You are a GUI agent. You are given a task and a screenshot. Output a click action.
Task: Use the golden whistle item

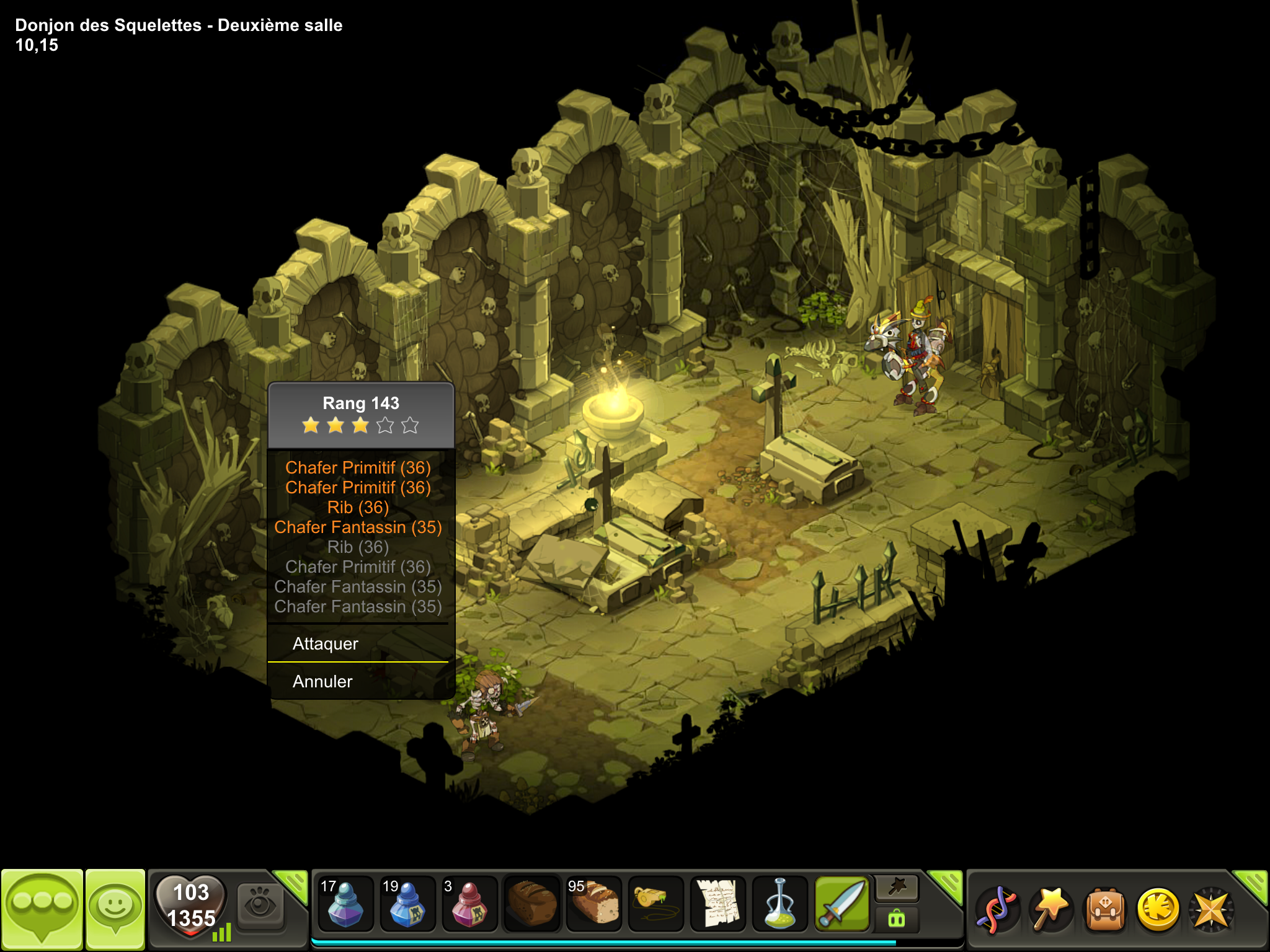(x=656, y=904)
